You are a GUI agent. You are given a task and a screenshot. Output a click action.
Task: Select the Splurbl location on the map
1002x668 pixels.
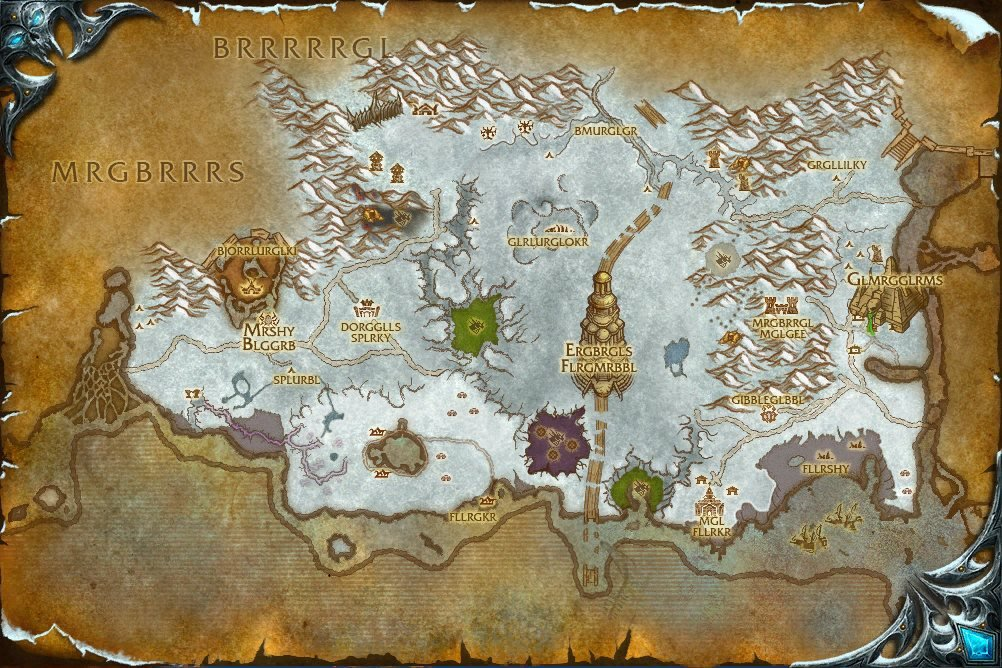[x=296, y=380]
